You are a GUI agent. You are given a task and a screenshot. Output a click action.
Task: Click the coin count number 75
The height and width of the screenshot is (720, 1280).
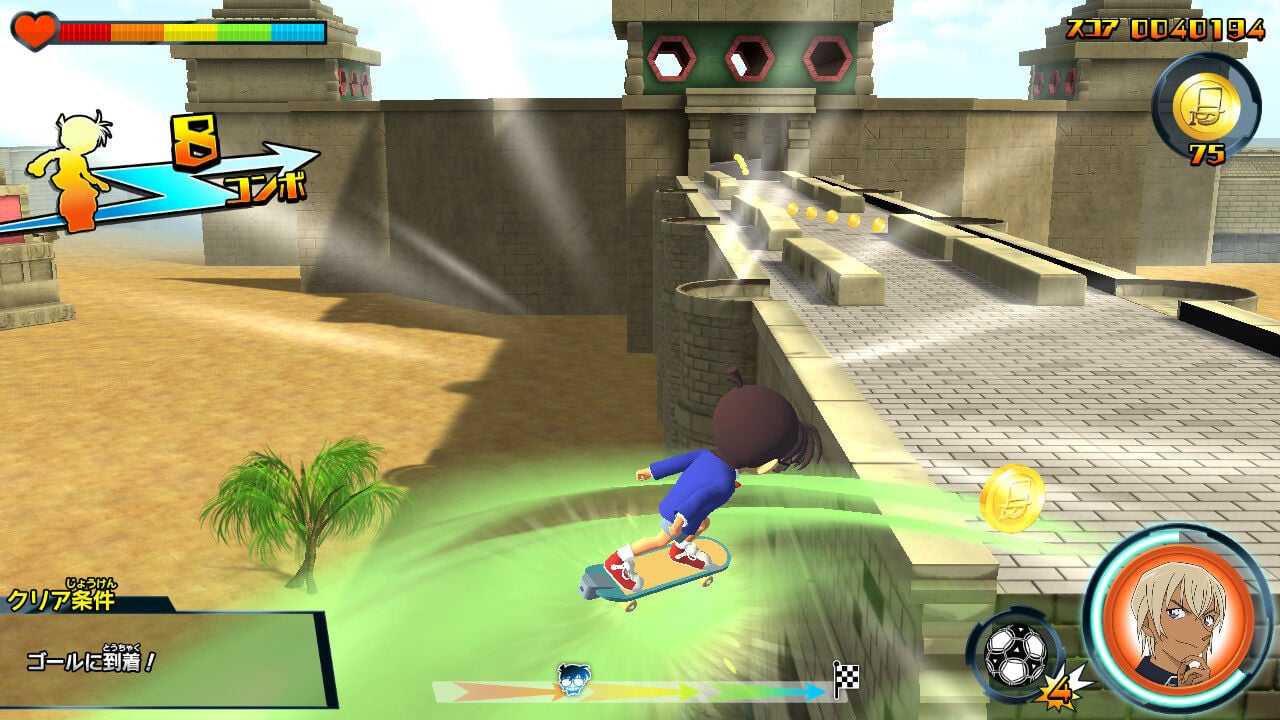1208,153
